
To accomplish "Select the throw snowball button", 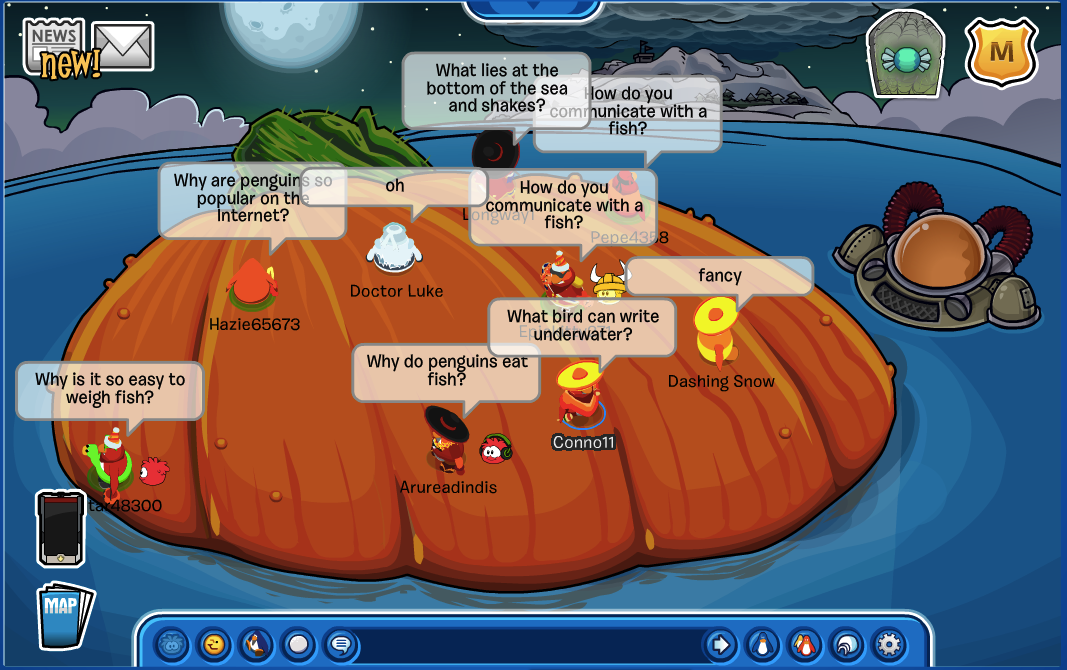I will click(298, 644).
